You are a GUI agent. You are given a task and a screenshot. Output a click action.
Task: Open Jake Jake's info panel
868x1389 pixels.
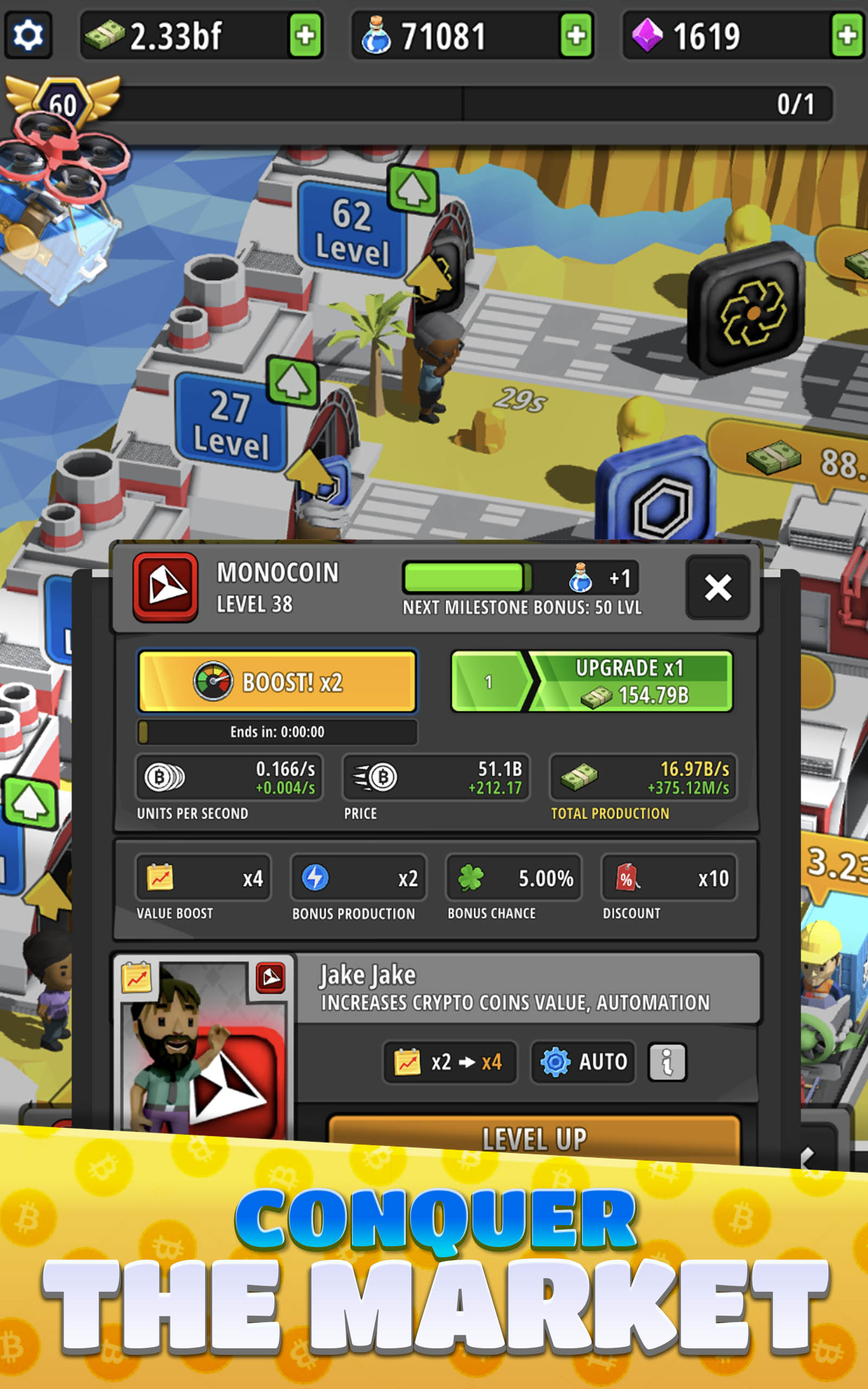[667, 1061]
